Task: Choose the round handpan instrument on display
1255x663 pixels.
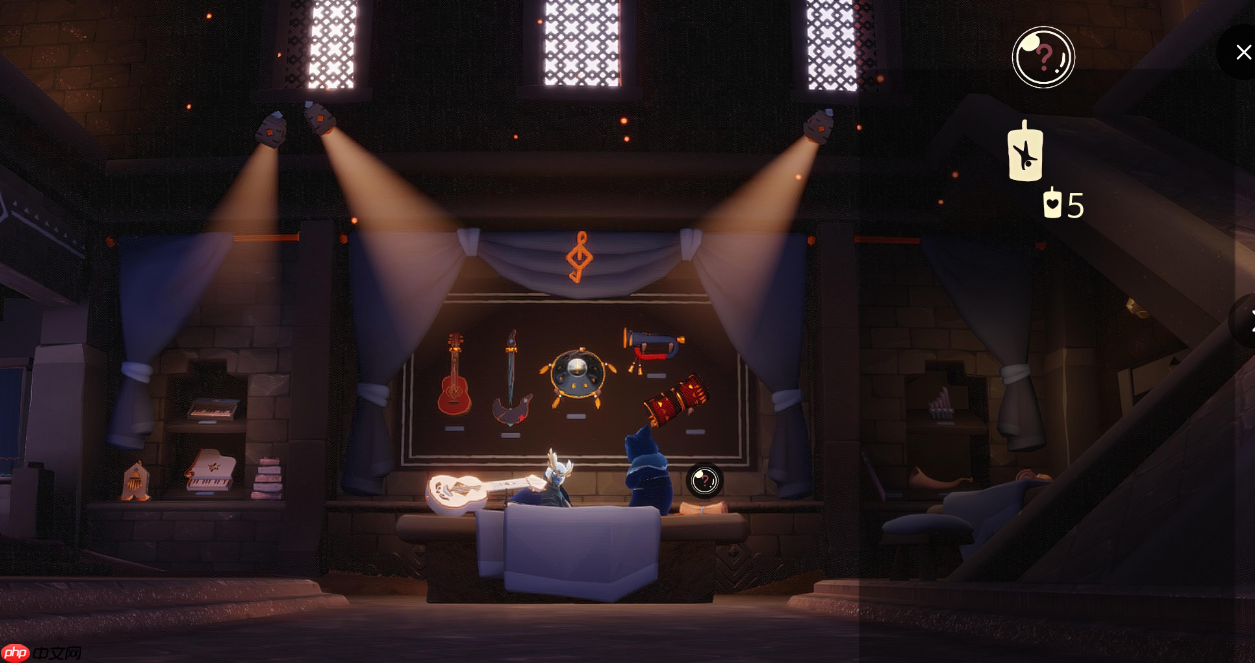Action: [577, 377]
